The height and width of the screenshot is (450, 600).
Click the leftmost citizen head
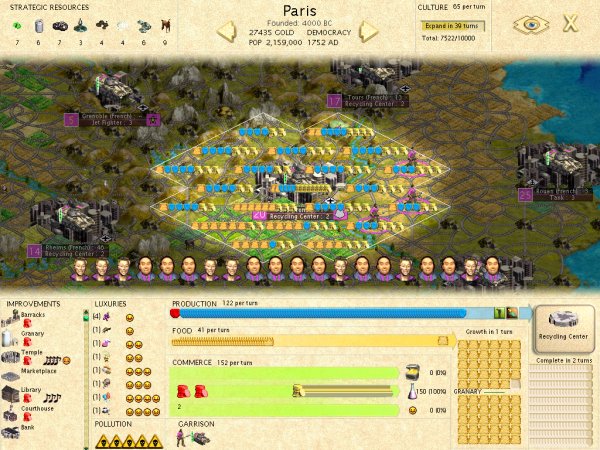[x=80, y=268]
